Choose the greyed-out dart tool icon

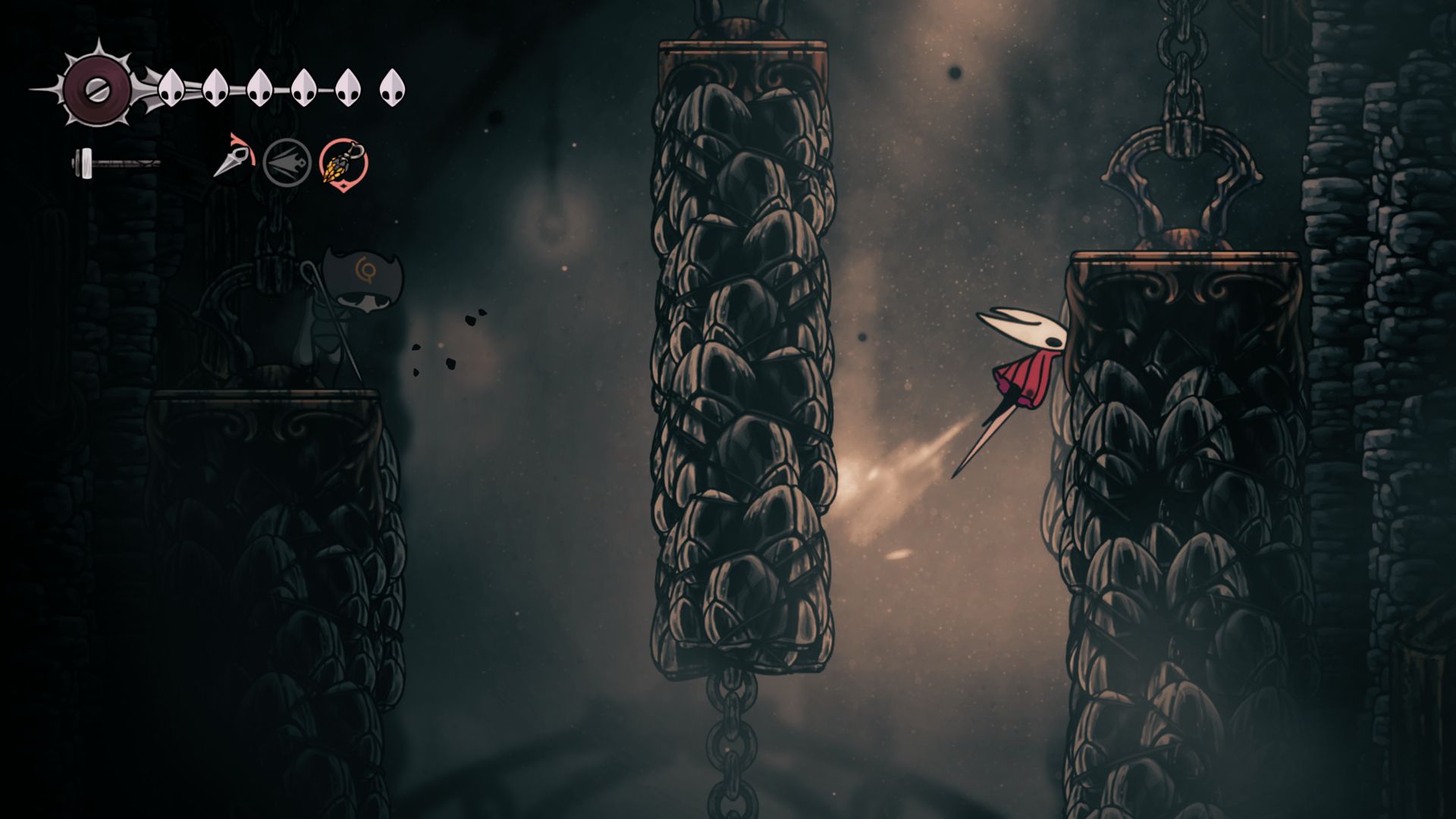click(287, 162)
